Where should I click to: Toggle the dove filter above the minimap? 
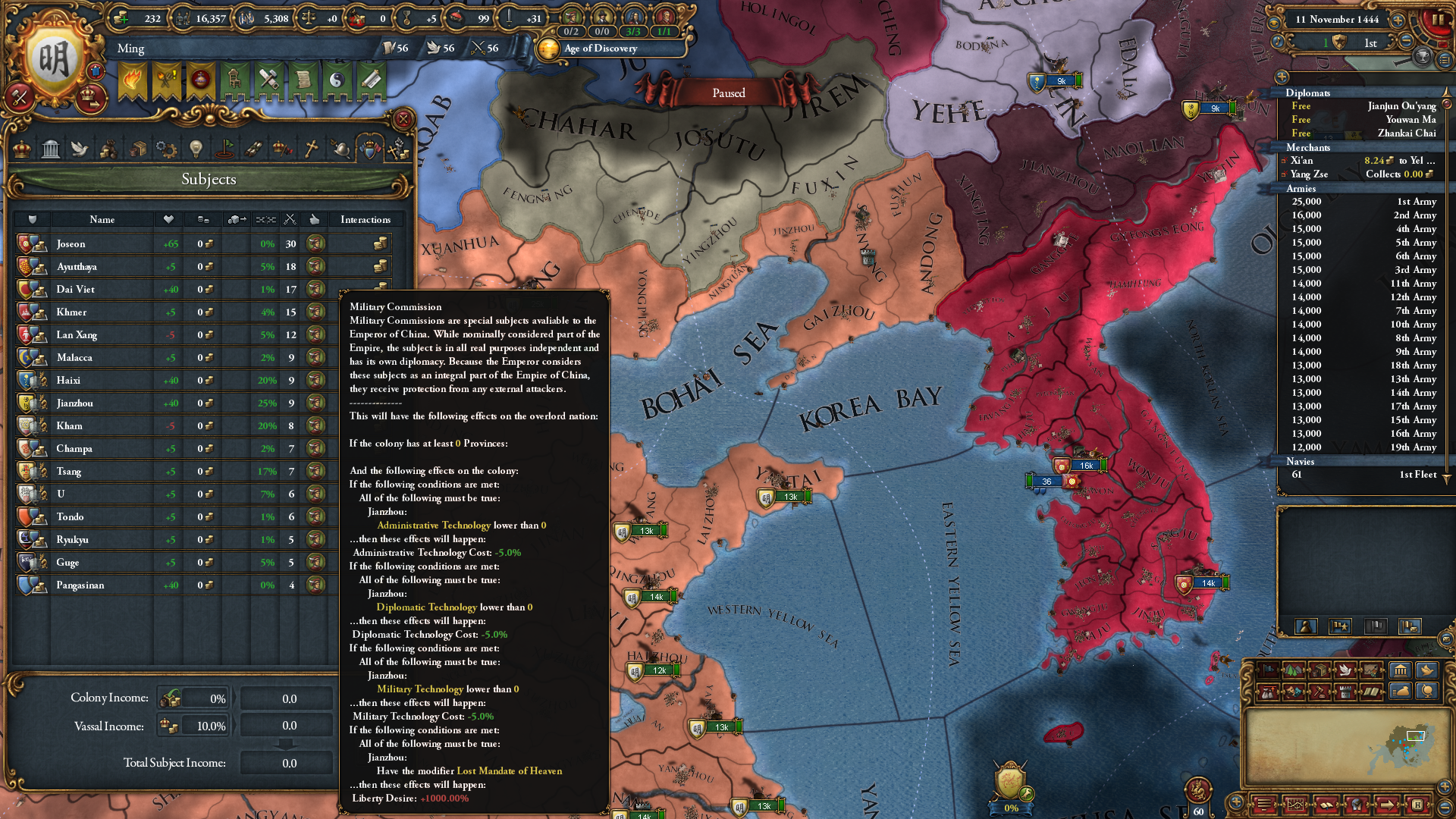pyautogui.click(x=1426, y=670)
